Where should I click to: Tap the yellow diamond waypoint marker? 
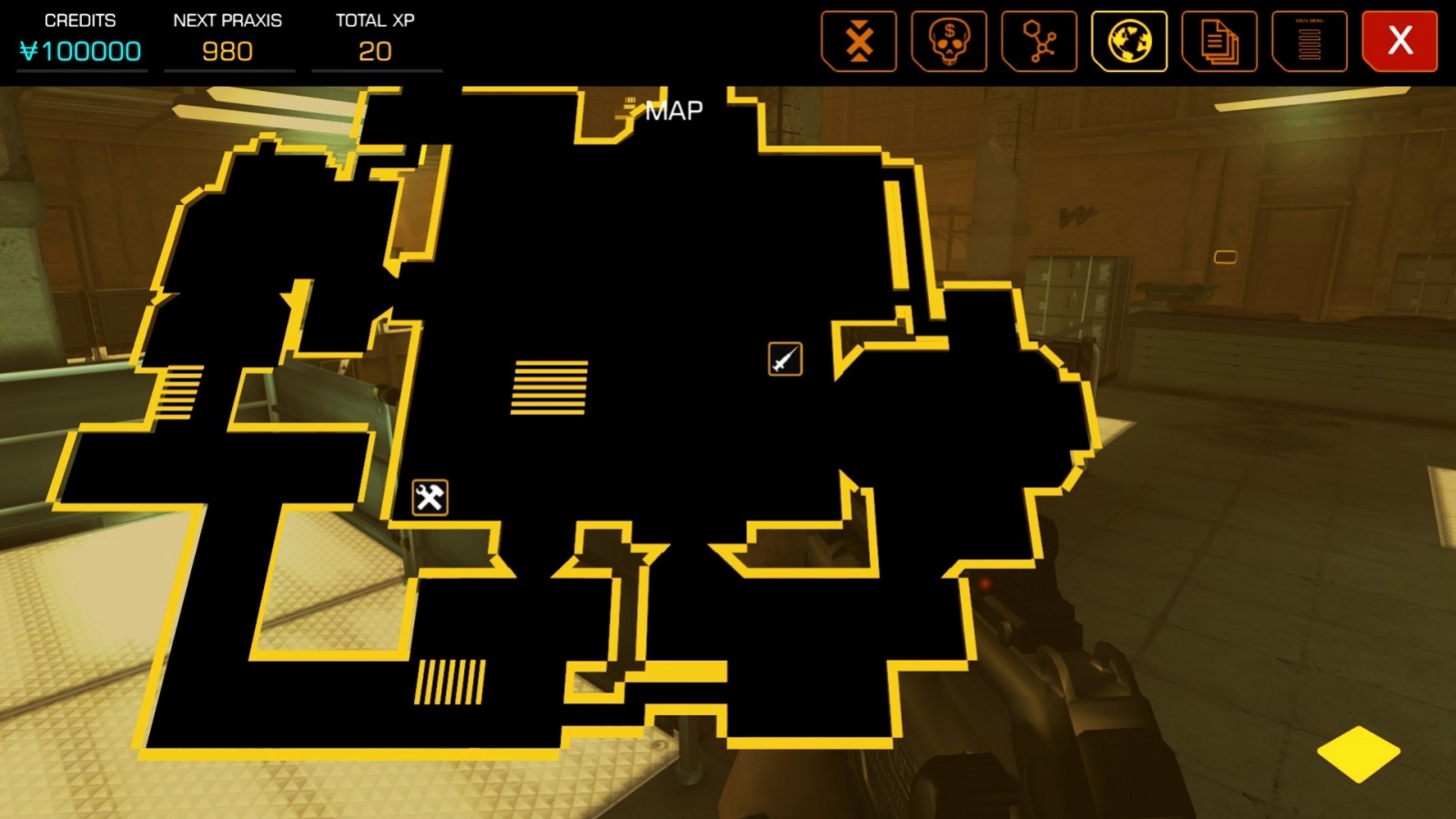click(1357, 753)
